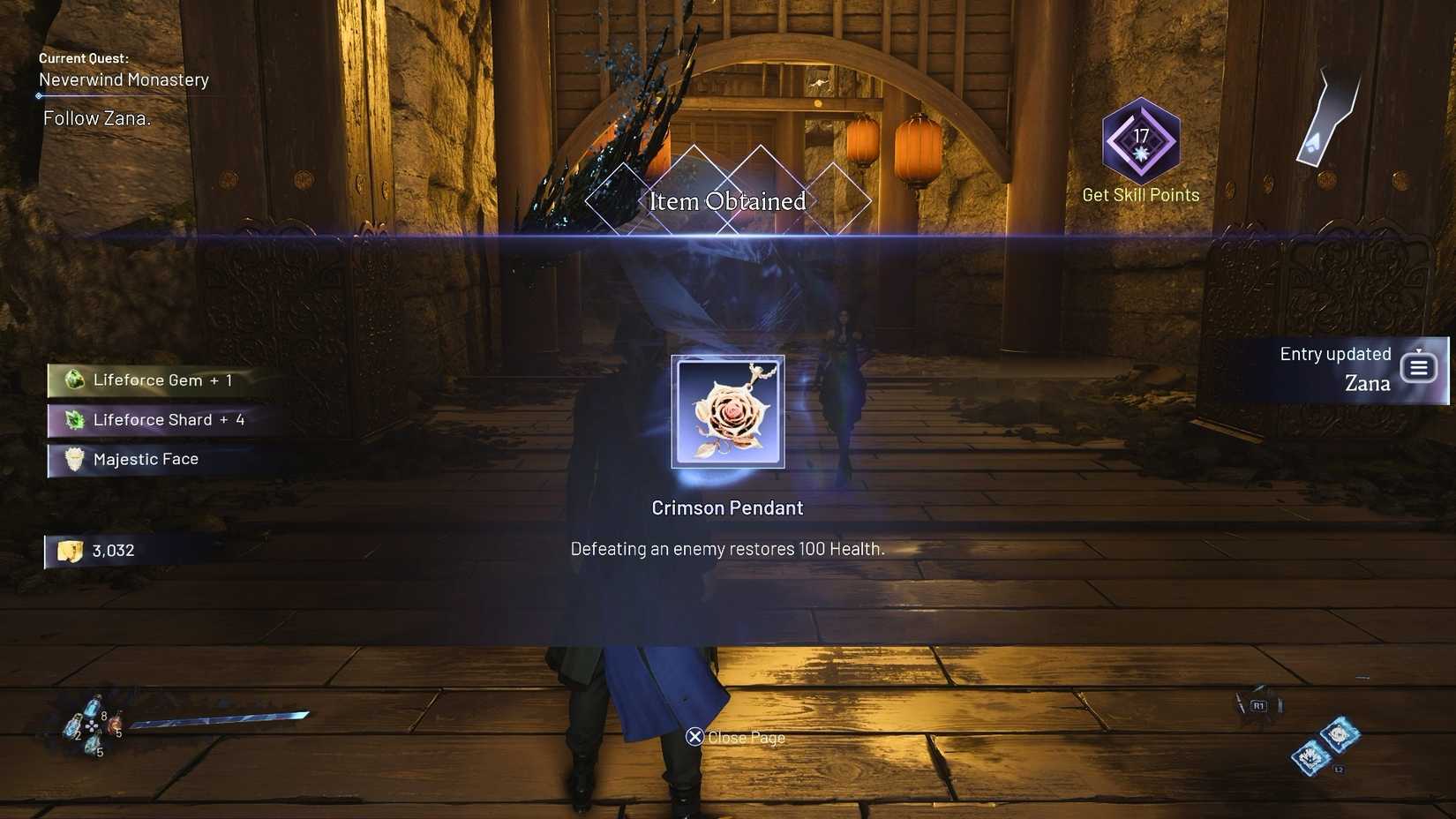Viewport: 1456px width, 819px height.
Task: Click the gold currency coin icon
Action: (69, 549)
